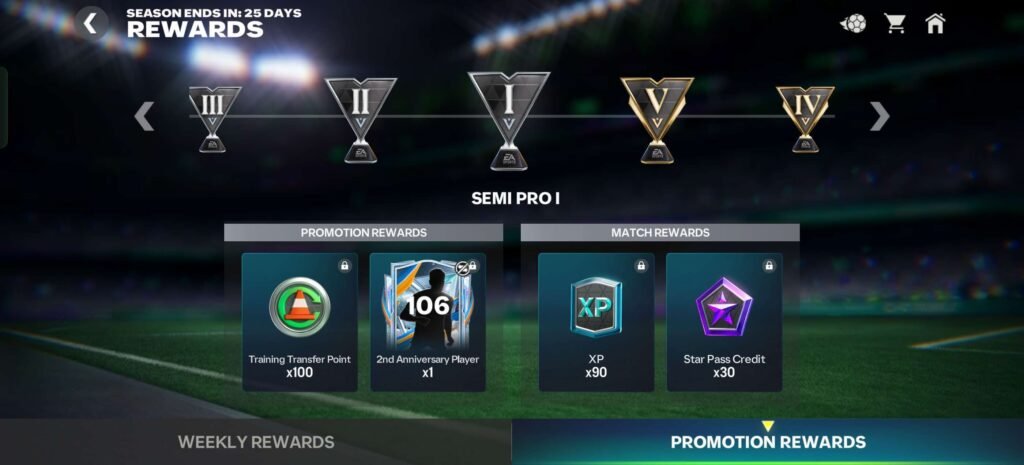Open the soccer ball icon menu
1024x465 pixels.
pos(853,23)
